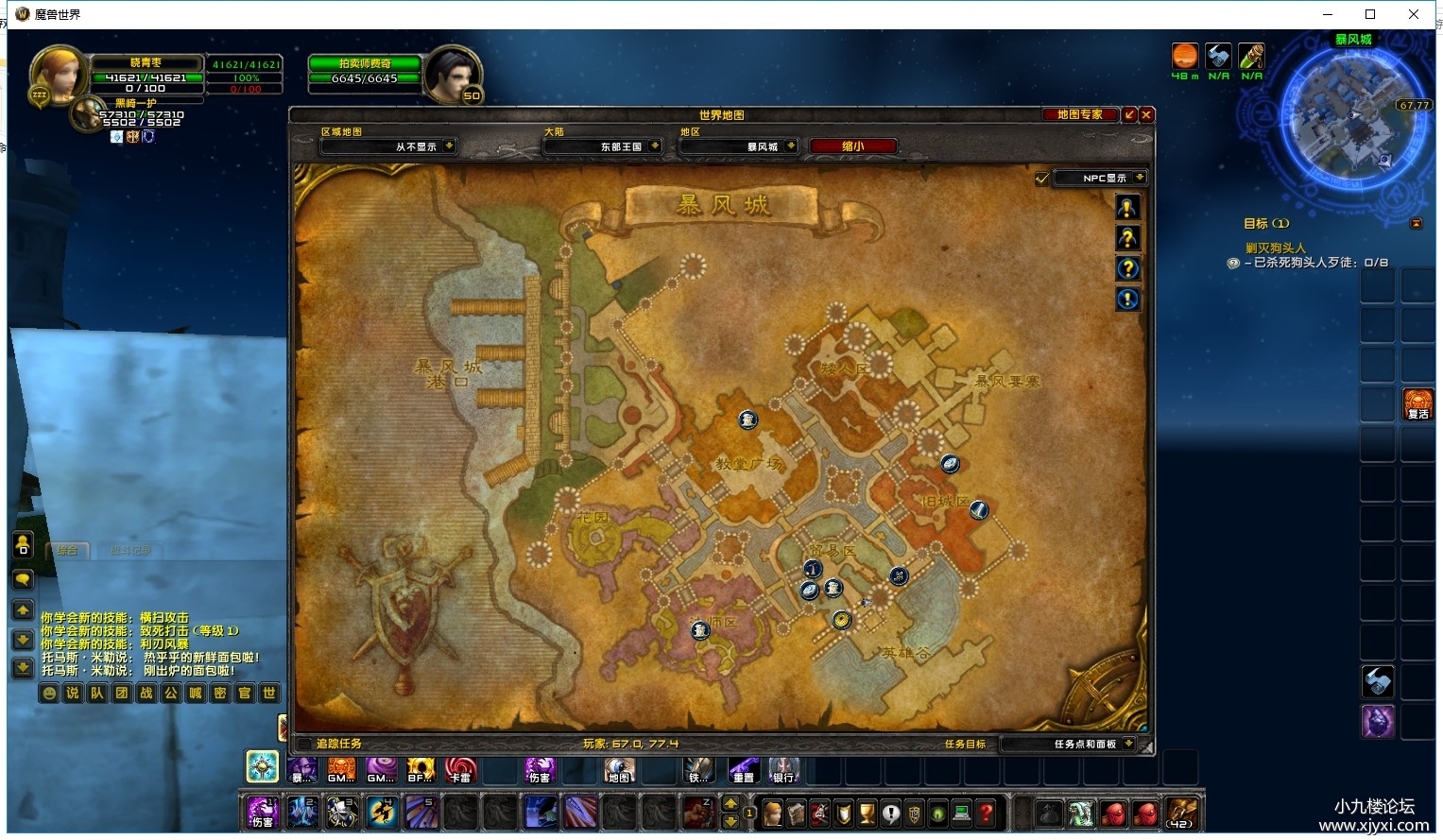Open the emoji smiley chat button
This screenshot has width=1443, height=840.
[50, 693]
